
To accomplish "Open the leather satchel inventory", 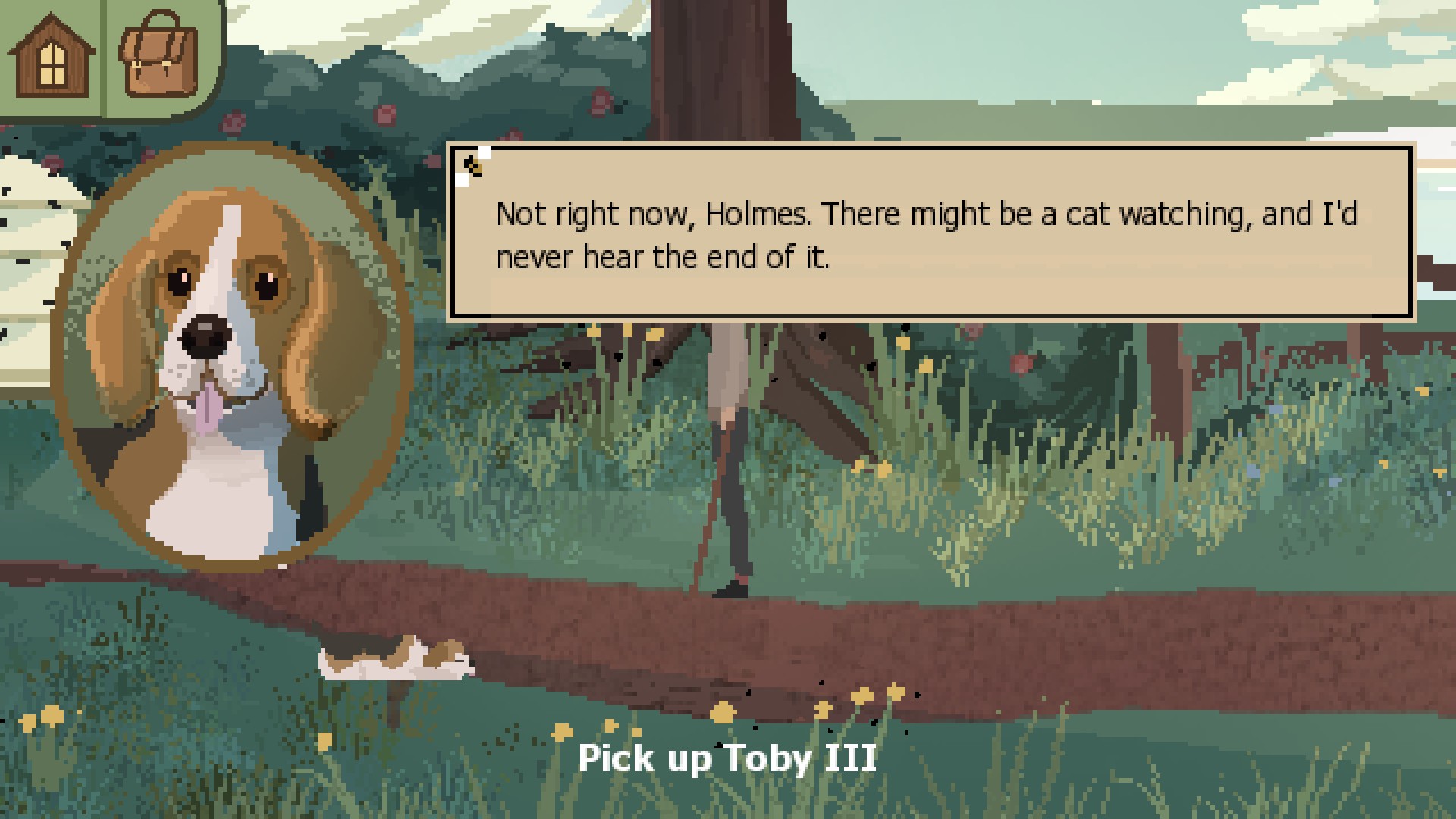I will click(x=159, y=55).
